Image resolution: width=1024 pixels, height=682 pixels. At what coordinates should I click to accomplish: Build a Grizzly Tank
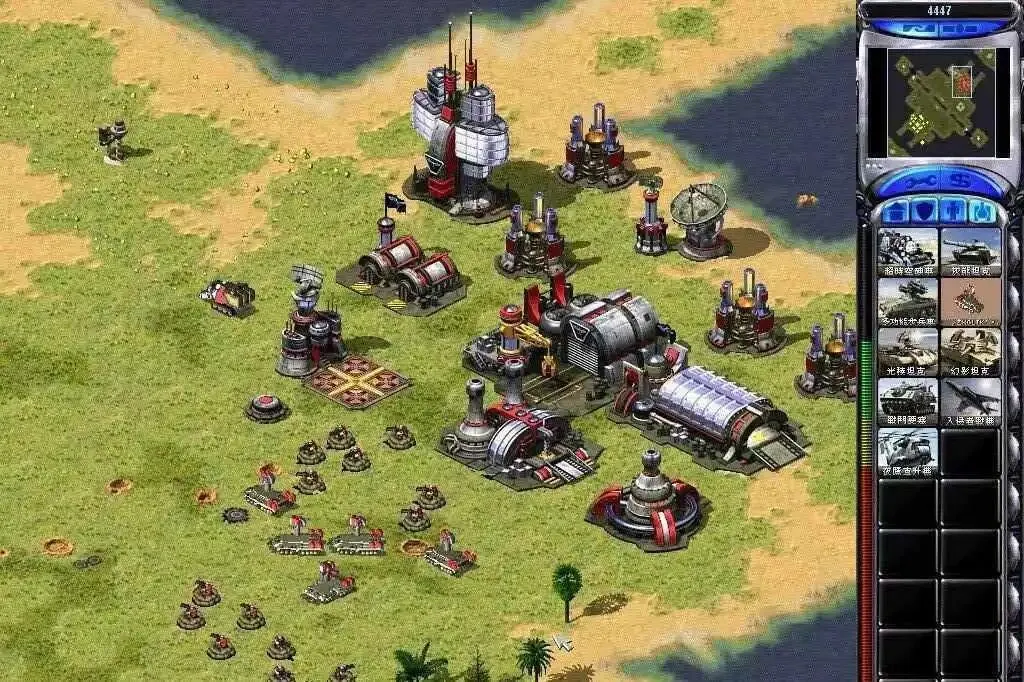(970, 252)
